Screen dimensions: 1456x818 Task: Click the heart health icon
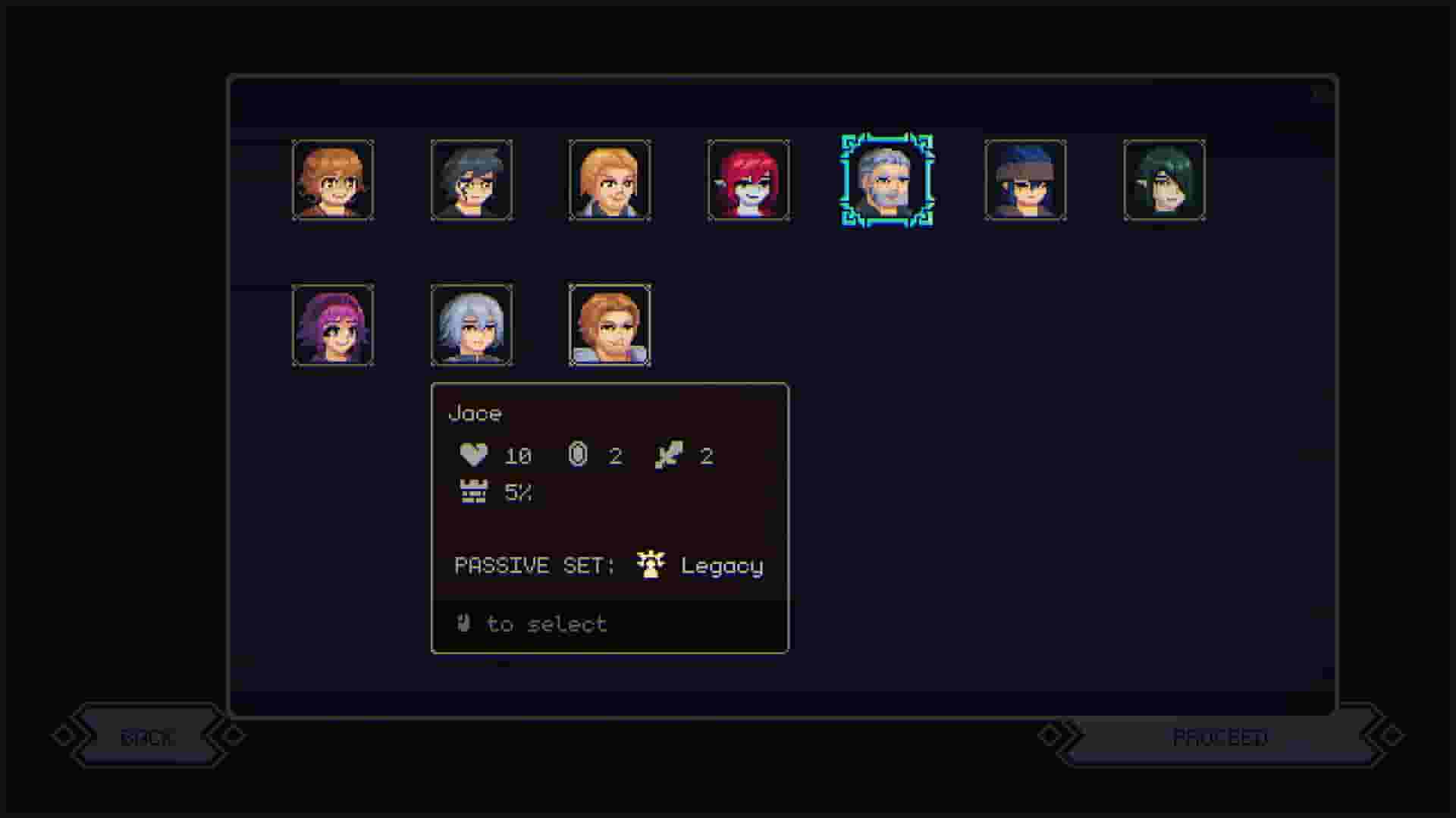pyautogui.click(x=472, y=455)
